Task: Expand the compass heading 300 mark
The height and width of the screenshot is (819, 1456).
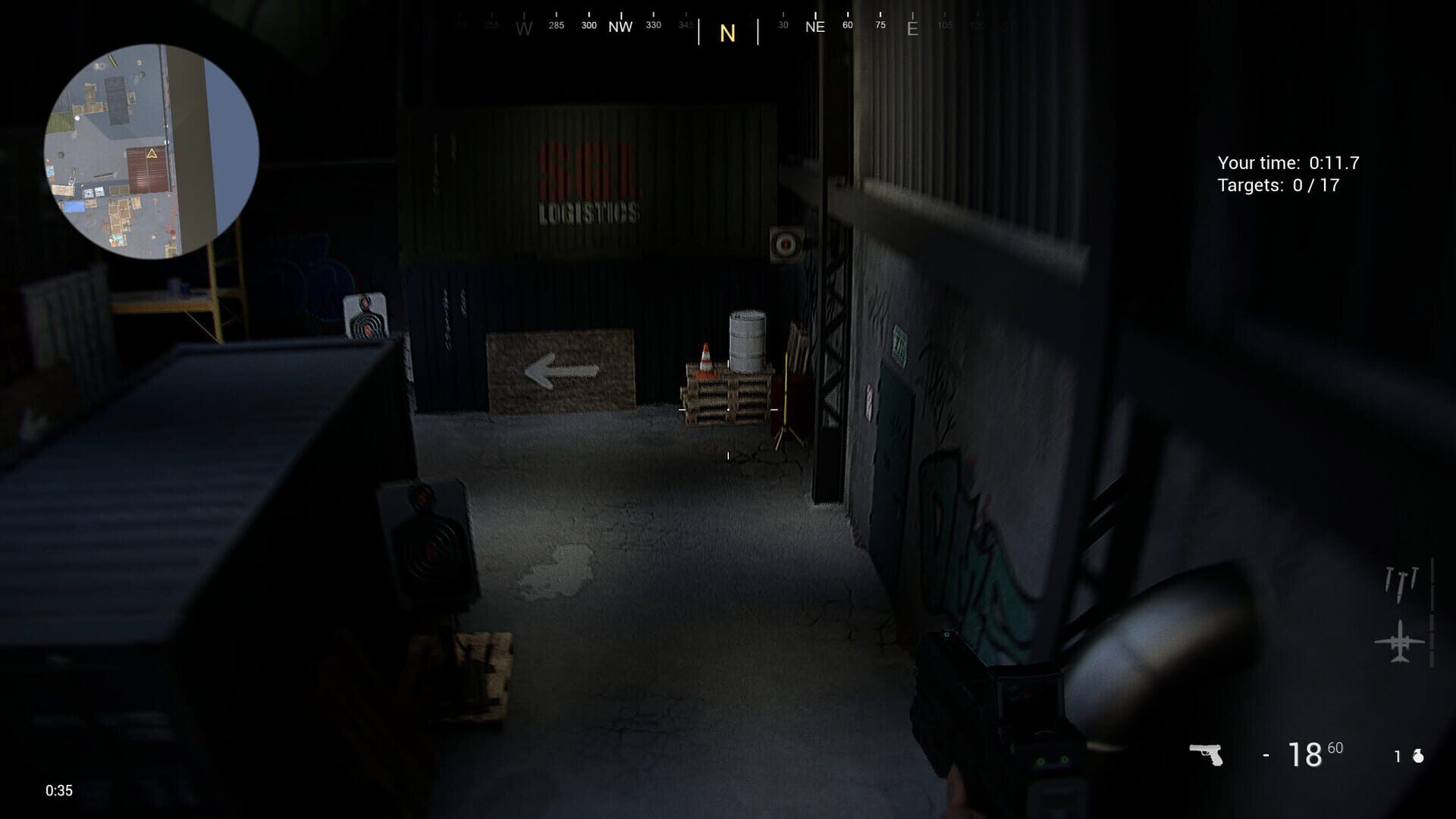Action: click(588, 24)
